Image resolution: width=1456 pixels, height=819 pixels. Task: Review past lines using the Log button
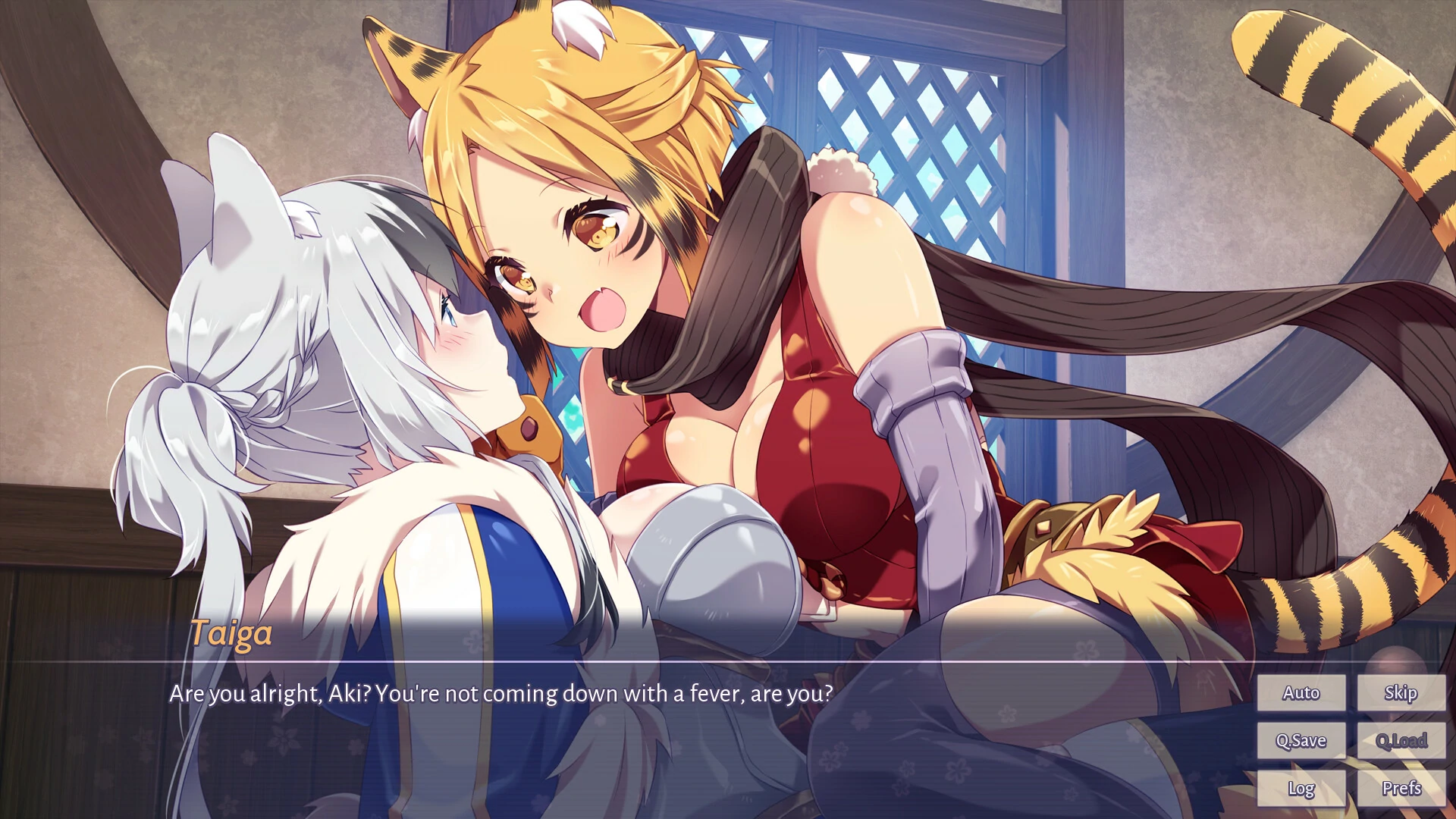click(x=1301, y=788)
